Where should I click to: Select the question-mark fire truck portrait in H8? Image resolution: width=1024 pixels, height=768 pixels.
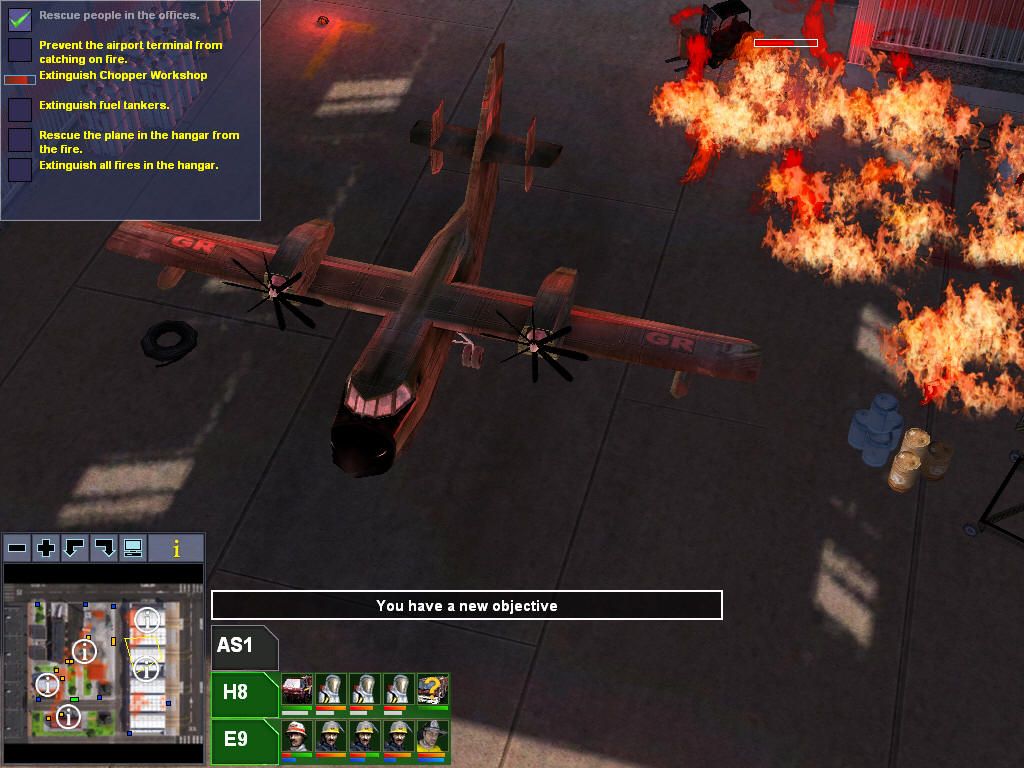tap(432, 690)
